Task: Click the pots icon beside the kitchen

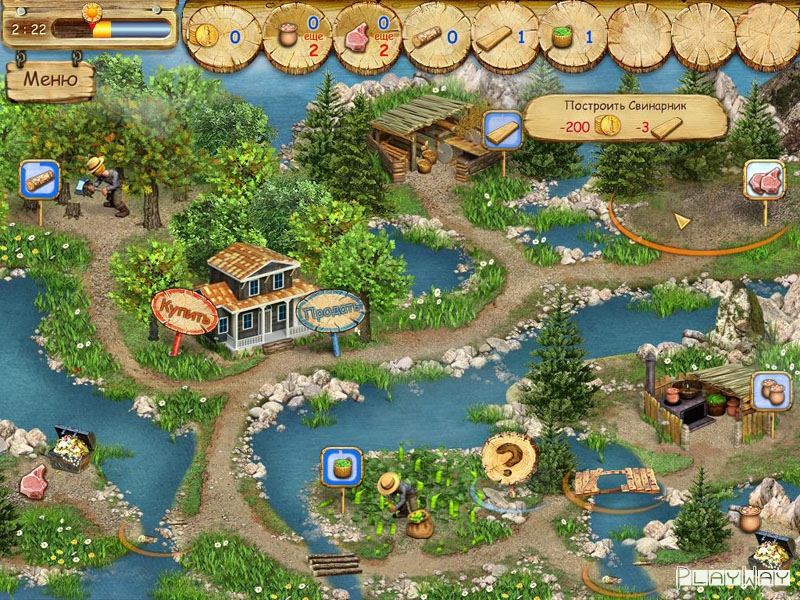Action: (771, 389)
